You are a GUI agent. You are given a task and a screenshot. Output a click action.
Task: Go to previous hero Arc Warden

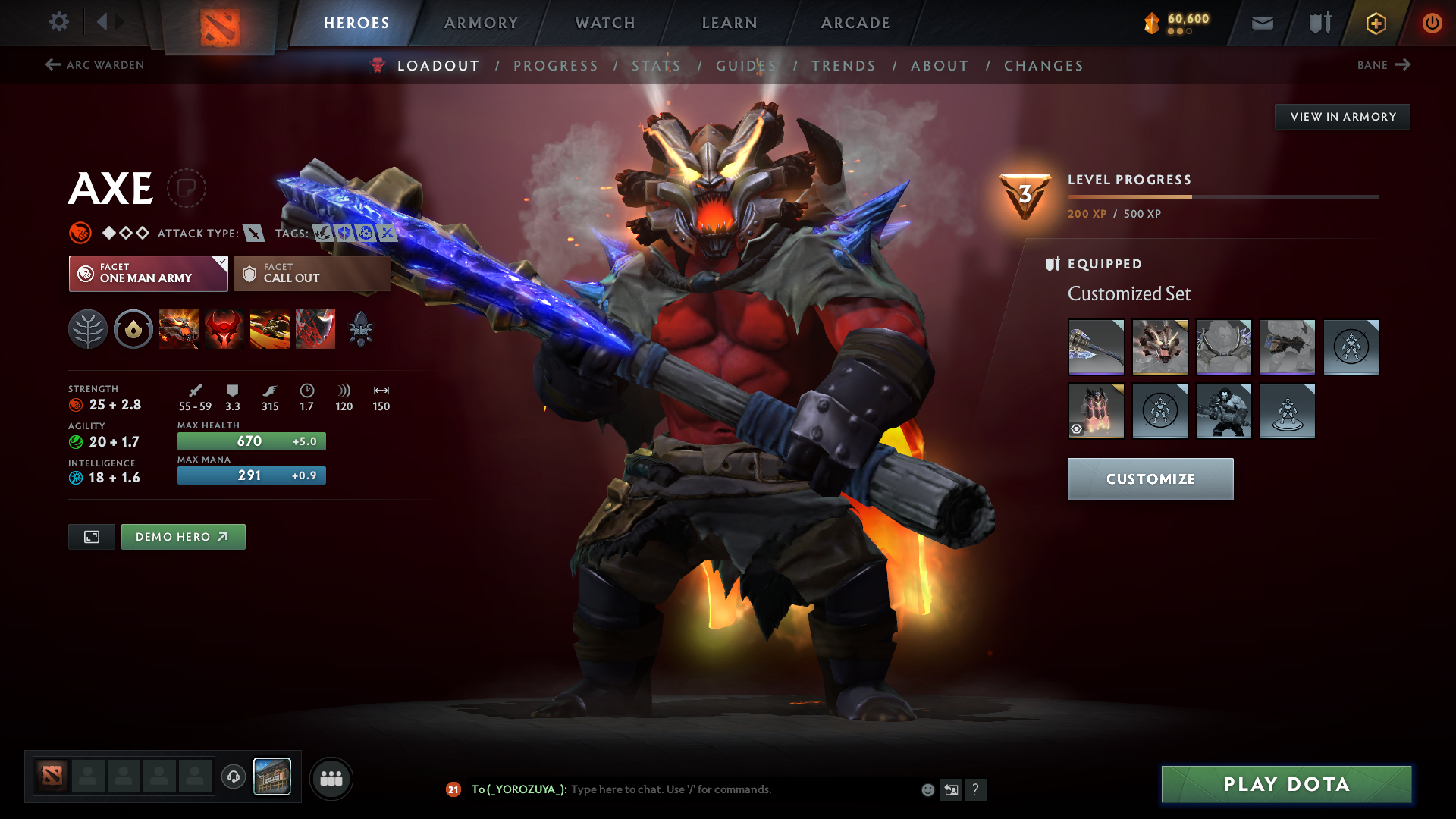95,65
